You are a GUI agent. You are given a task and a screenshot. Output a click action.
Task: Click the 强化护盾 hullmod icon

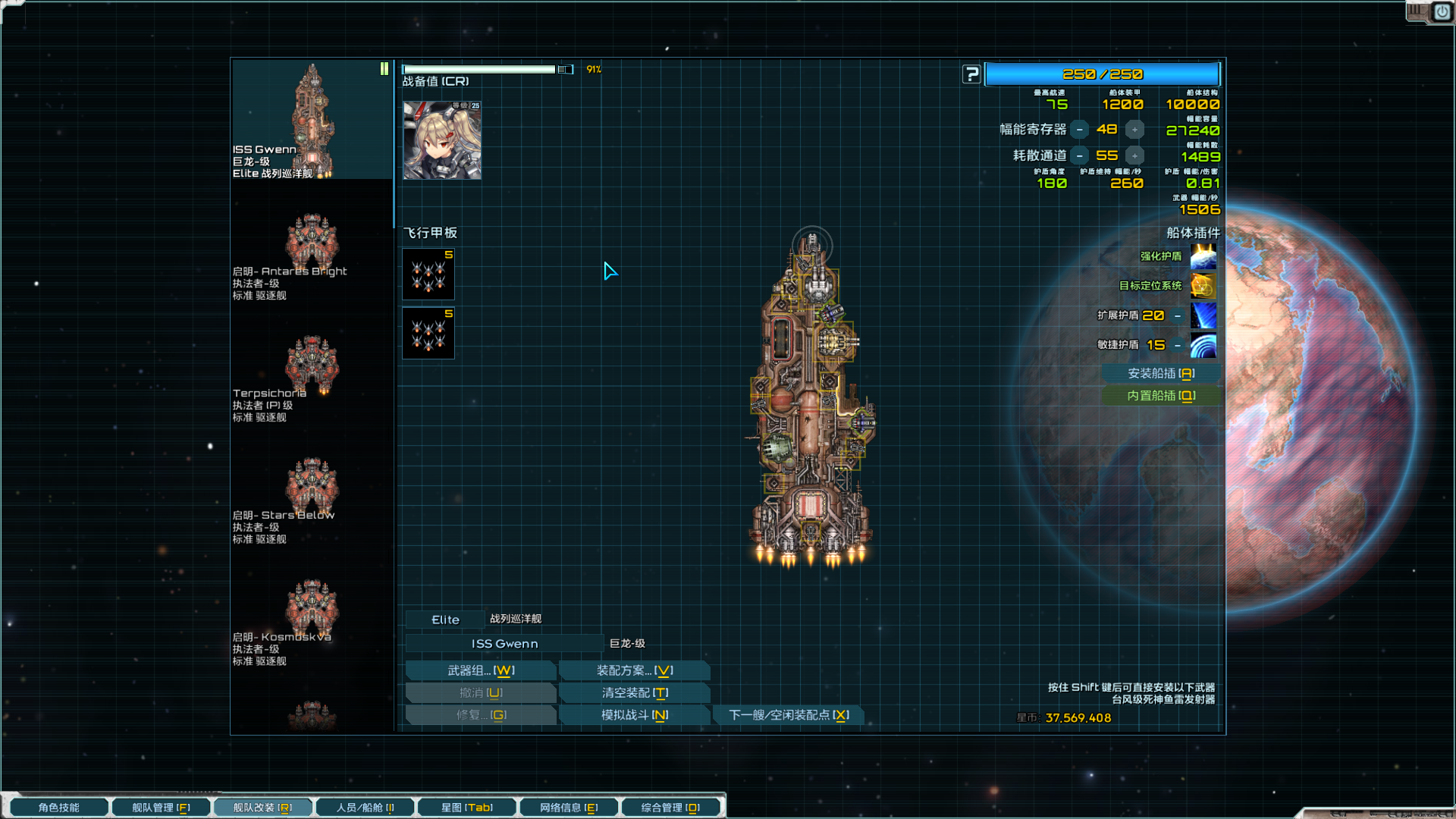click(x=1203, y=257)
